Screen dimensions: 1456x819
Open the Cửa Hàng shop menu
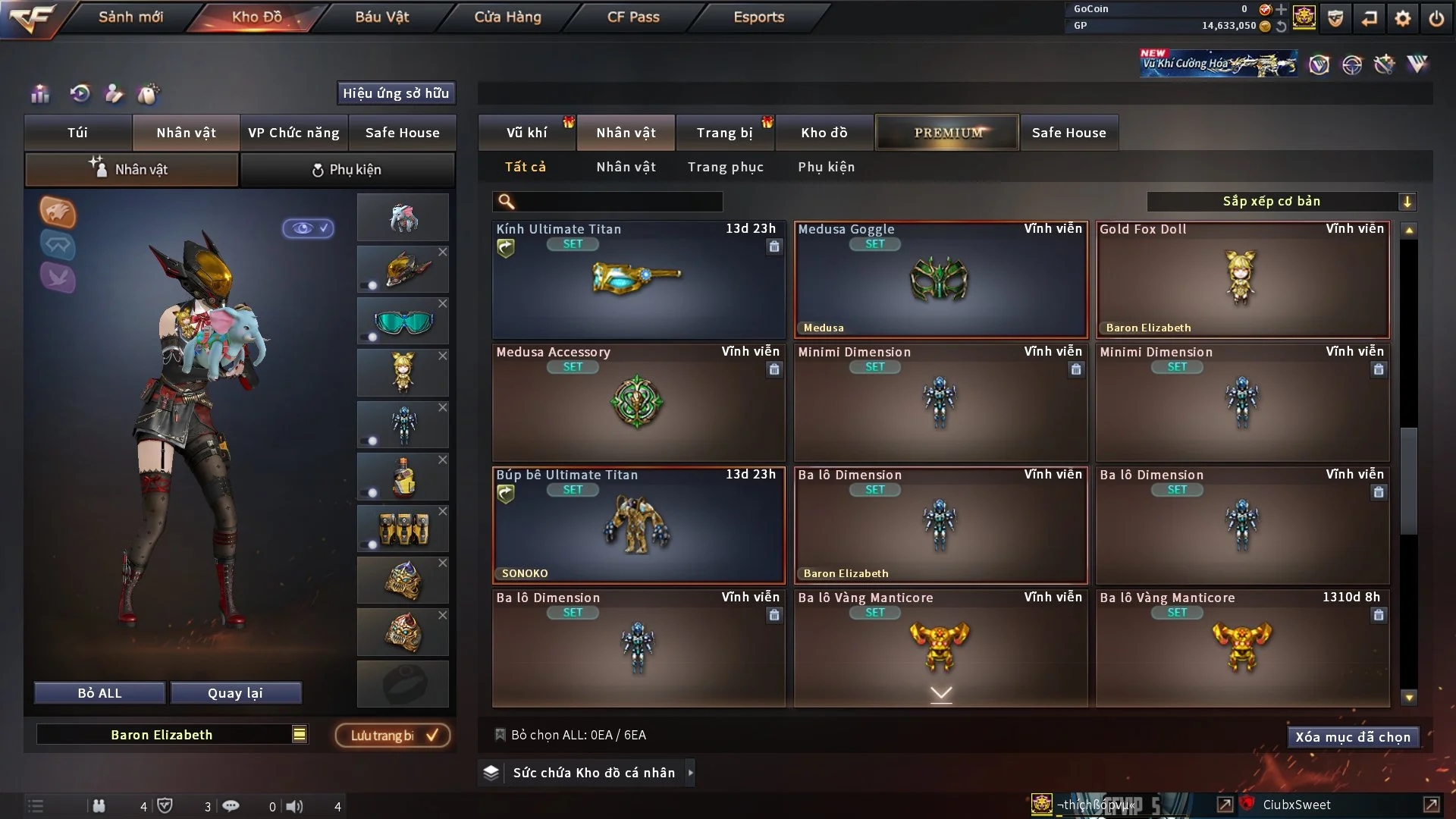pyautogui.click(x=507, y=17)
